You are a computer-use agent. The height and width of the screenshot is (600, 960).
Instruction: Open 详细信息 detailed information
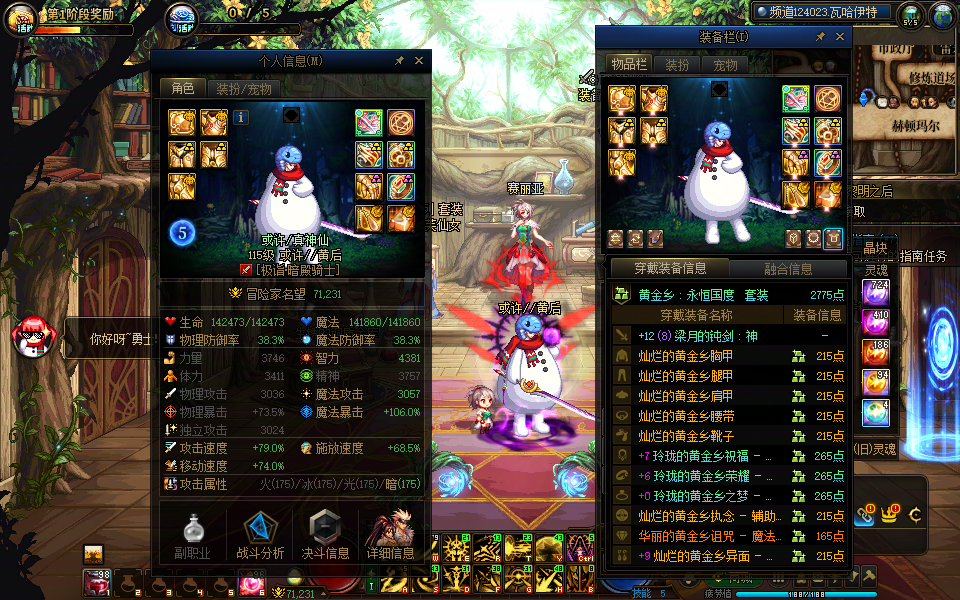391,535
